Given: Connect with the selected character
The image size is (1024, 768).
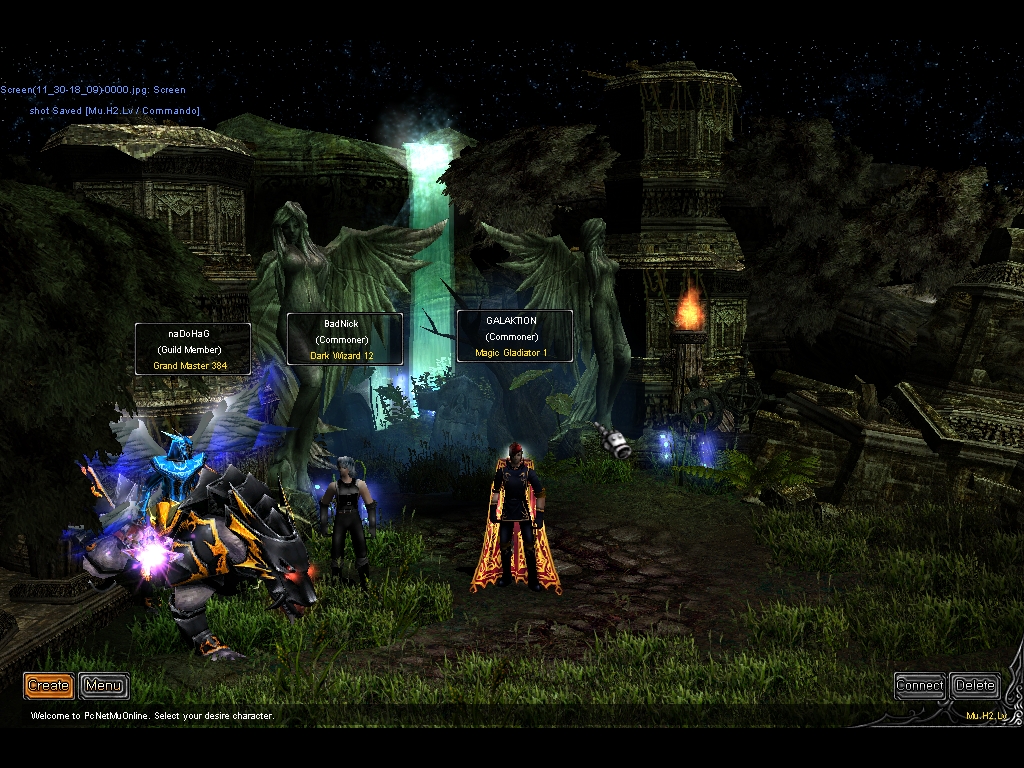Looking at the screenshot, I should [x=919, y=685].
